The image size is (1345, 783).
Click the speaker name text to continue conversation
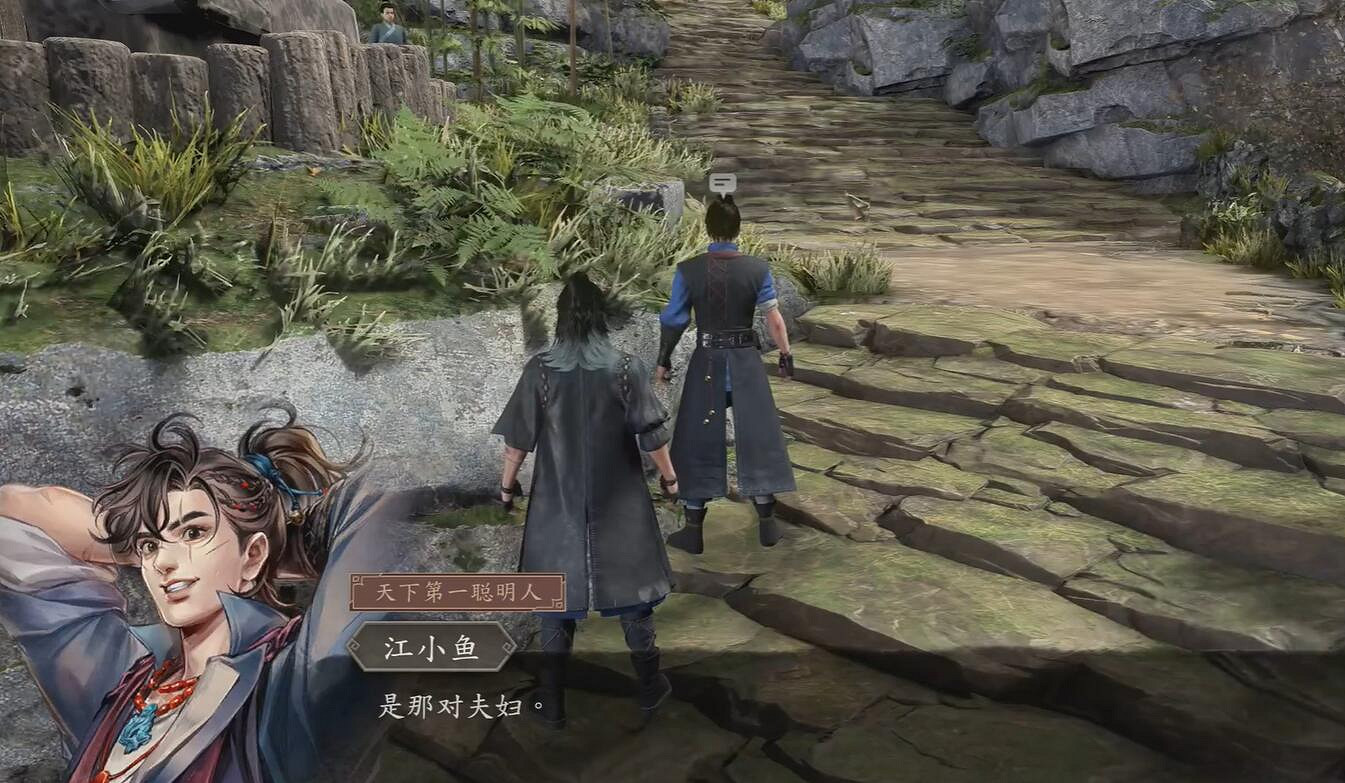point(432,648)
